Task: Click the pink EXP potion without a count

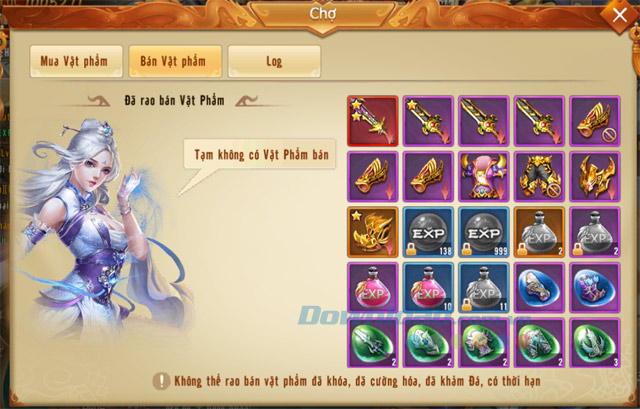Action: pos(373,288)
